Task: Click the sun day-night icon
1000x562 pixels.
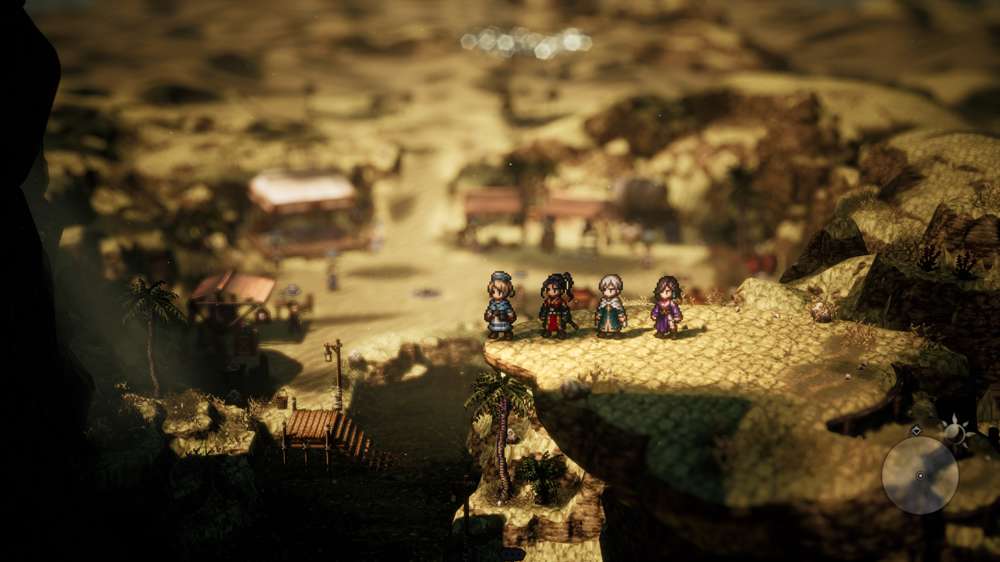Action: pyautogui.click(x=956, y=433)
